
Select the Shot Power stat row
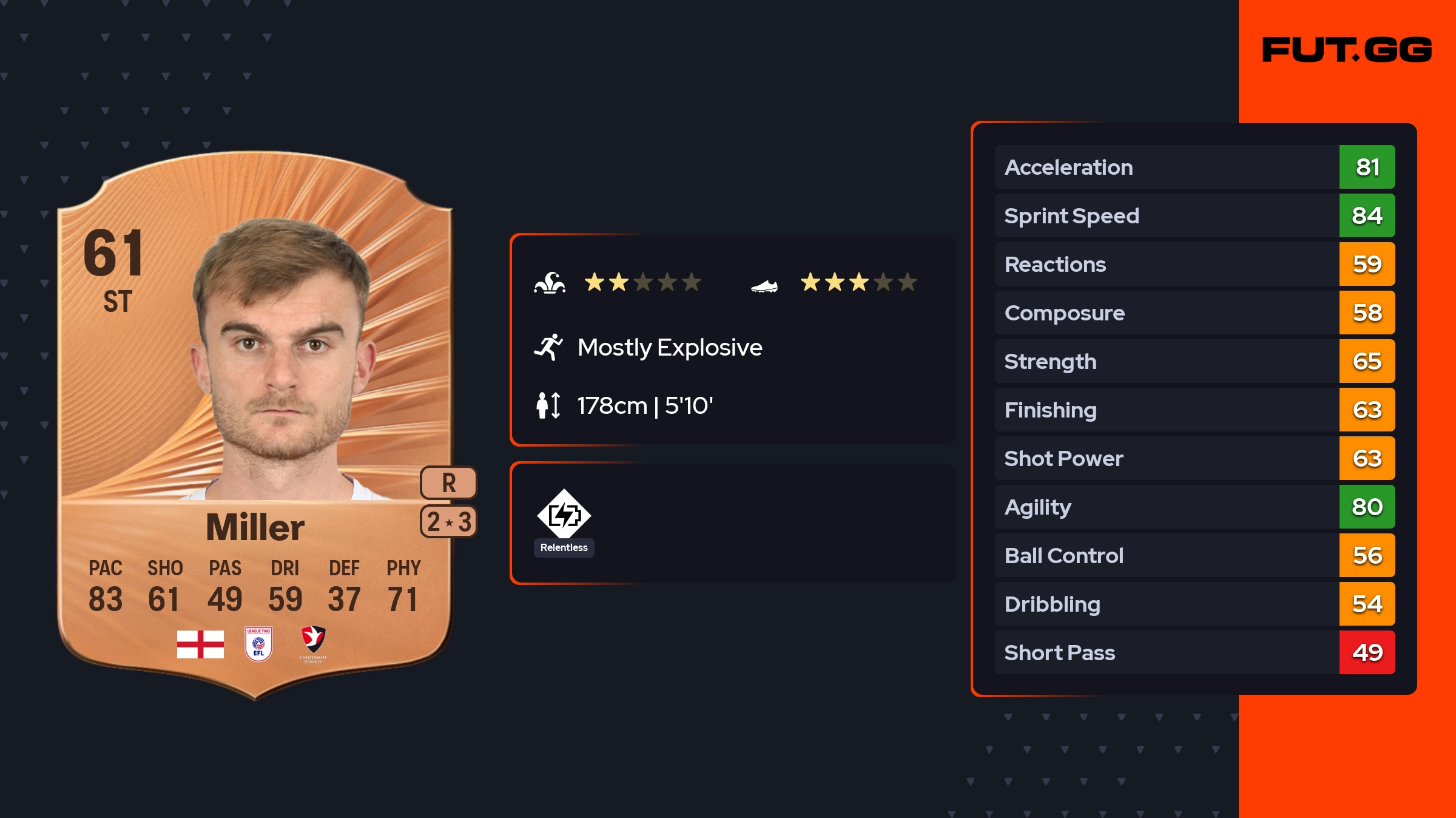tap(1194, 459)
